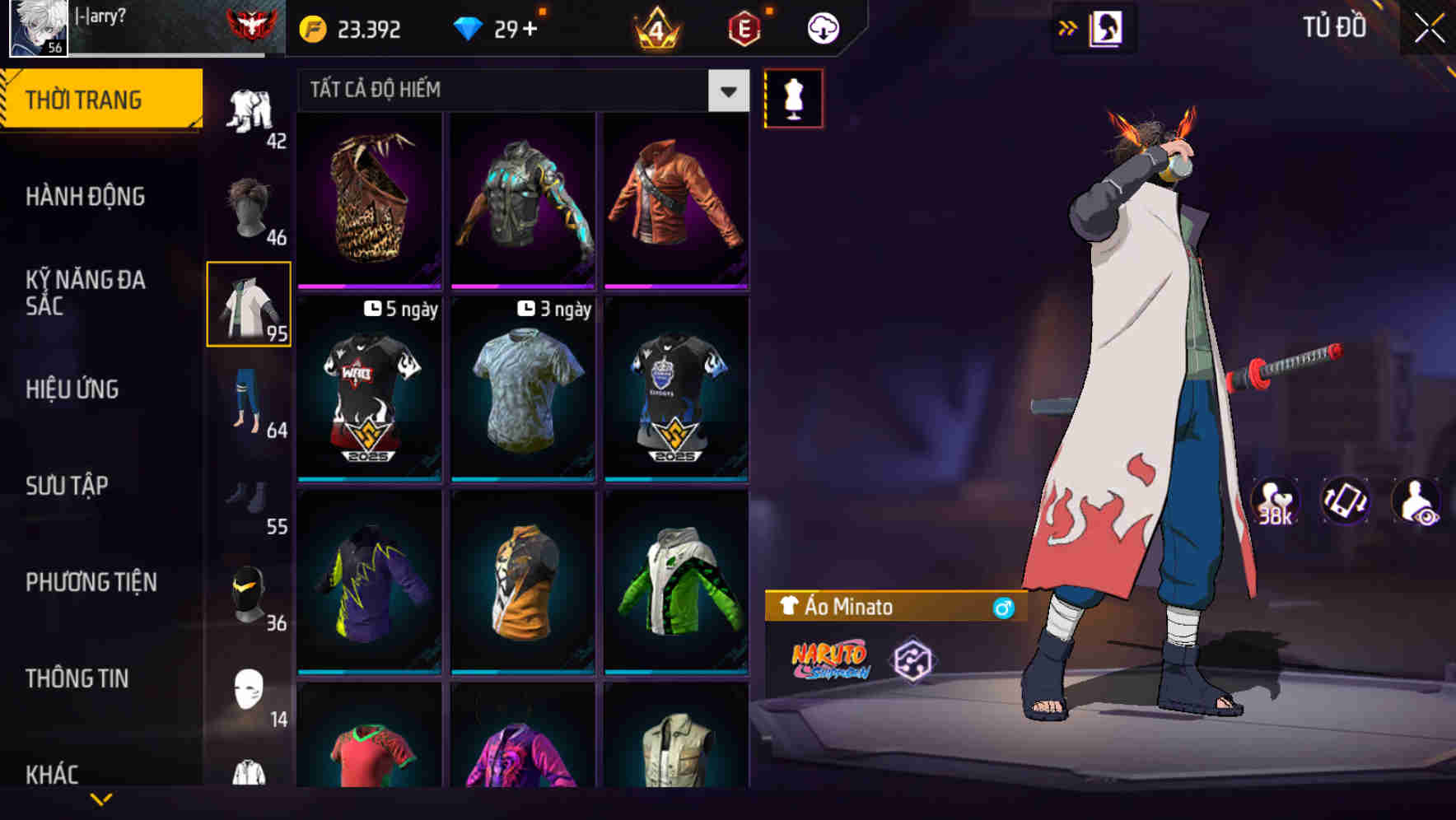Switch to the HIỆU ỨNG tab
The height and width of the screenshot is (820, 1456).
[x=74, y=389]
